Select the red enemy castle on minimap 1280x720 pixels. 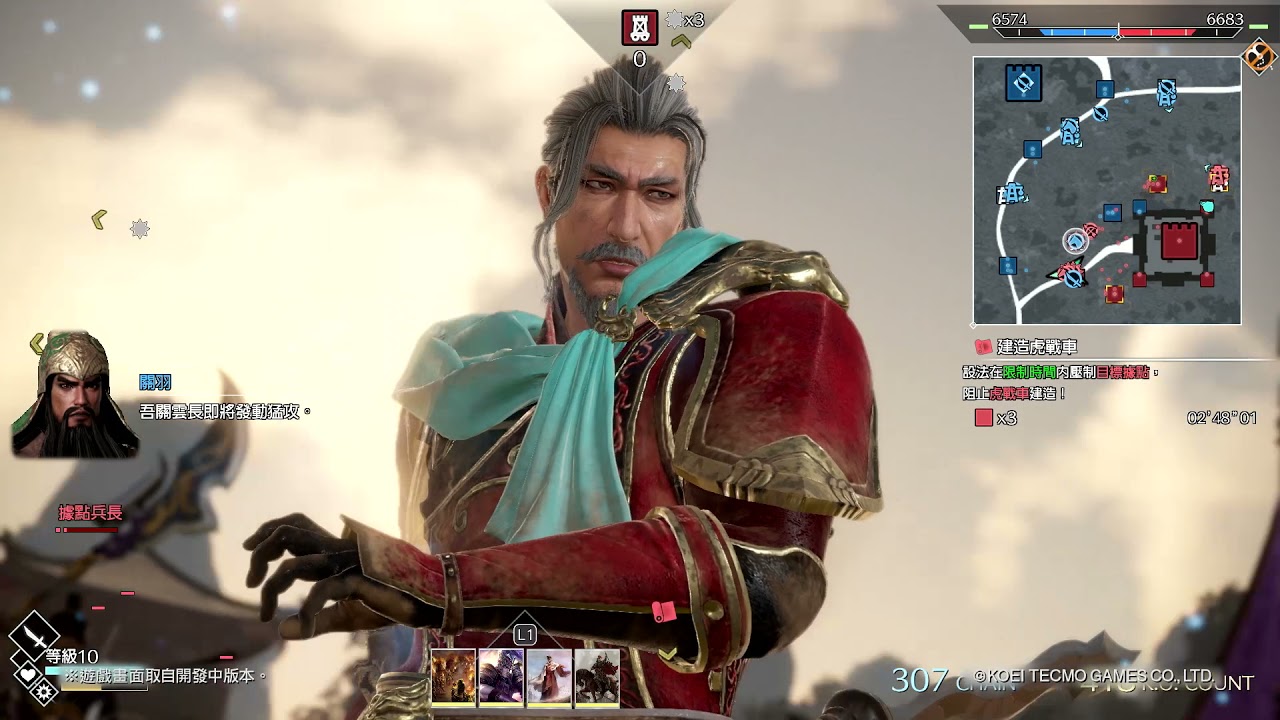tap(1179, 242)
